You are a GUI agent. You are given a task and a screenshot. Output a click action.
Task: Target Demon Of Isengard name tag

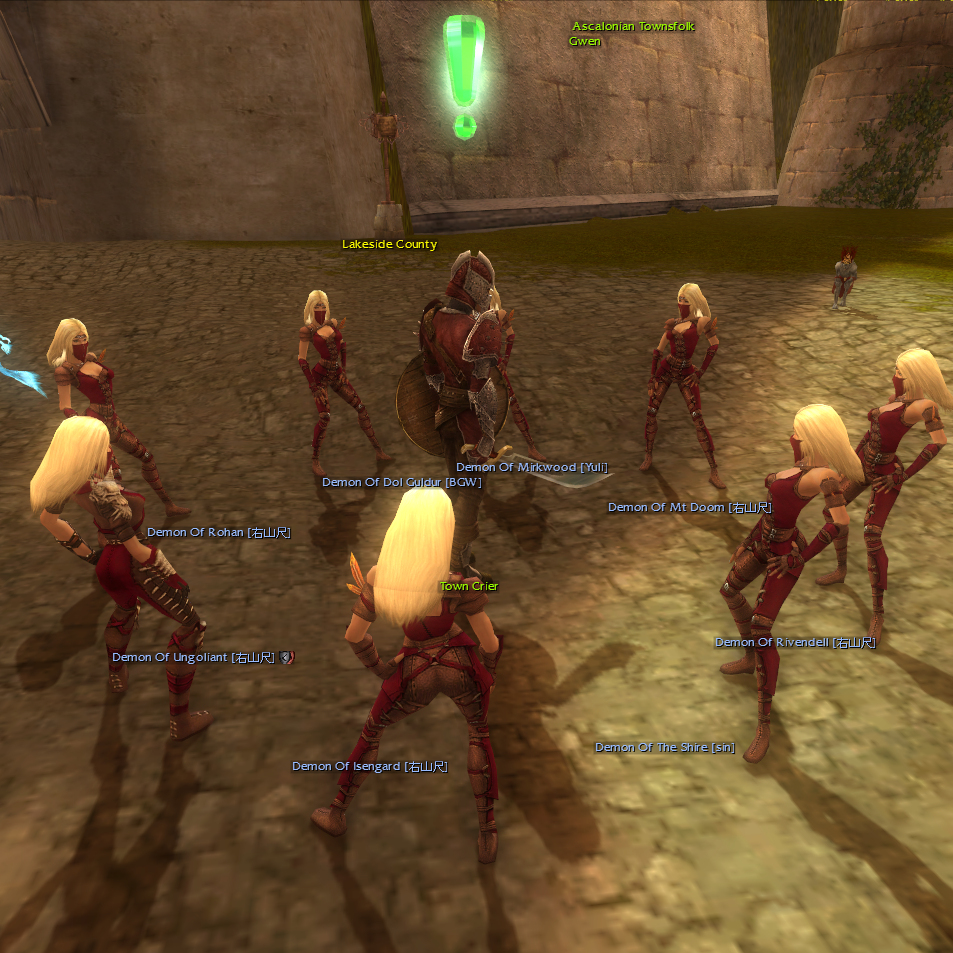click(369, 766)
